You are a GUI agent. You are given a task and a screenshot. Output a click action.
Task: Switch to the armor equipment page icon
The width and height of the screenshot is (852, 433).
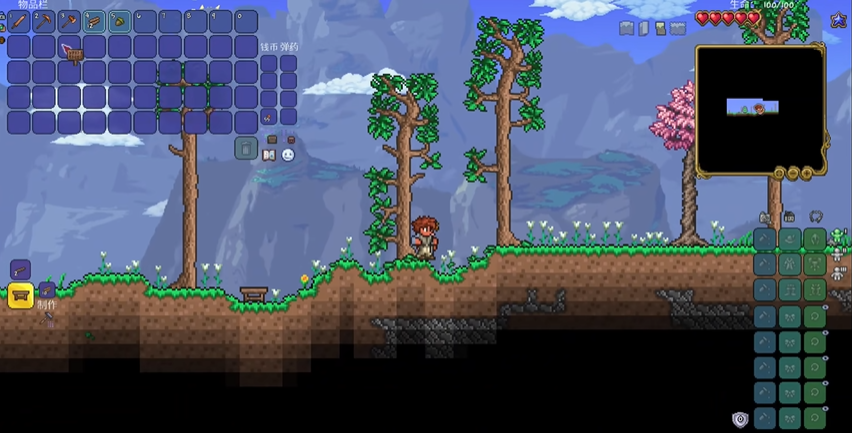click(838, 237)
